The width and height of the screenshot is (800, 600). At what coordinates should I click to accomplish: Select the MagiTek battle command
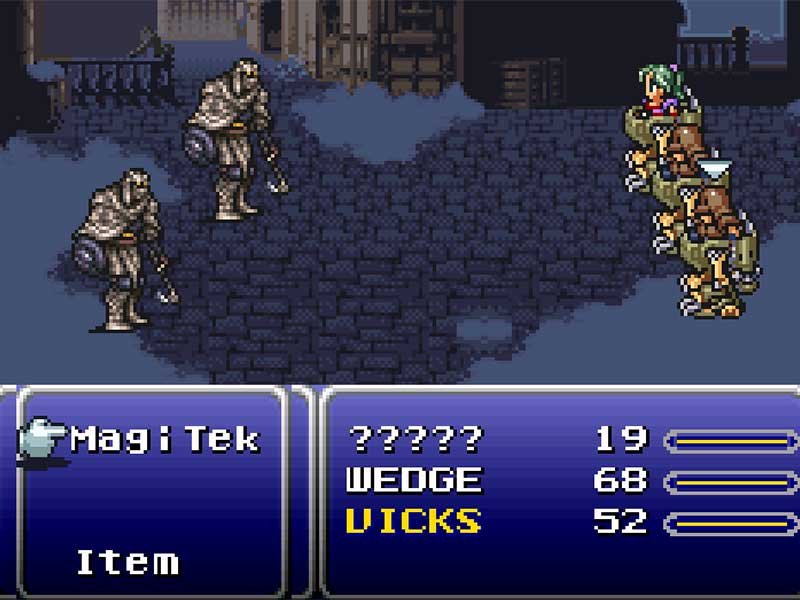[165, 439]
